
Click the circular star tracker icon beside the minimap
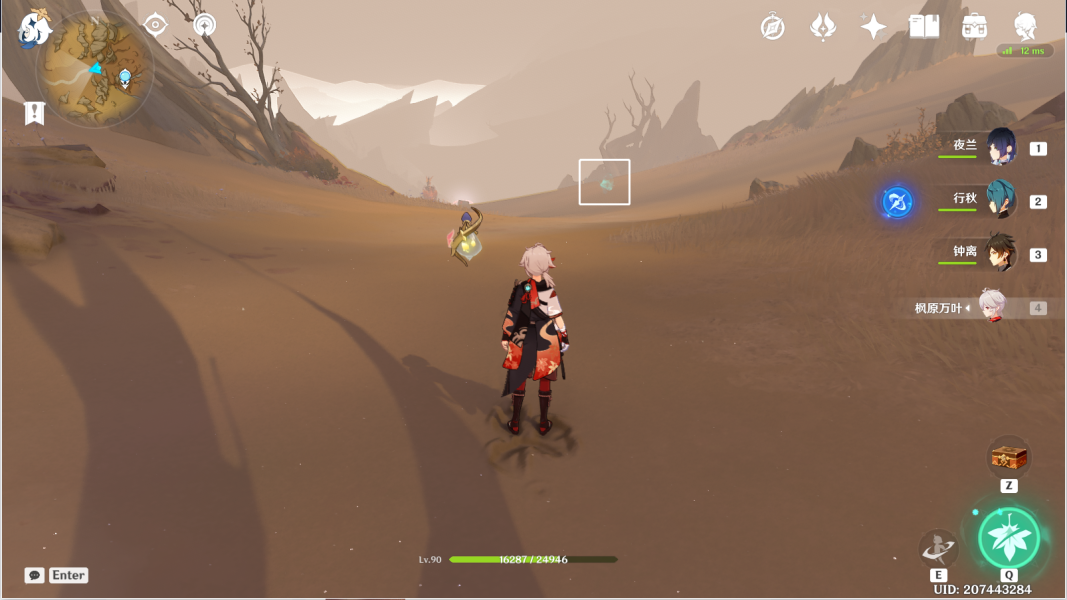point(205,25)
